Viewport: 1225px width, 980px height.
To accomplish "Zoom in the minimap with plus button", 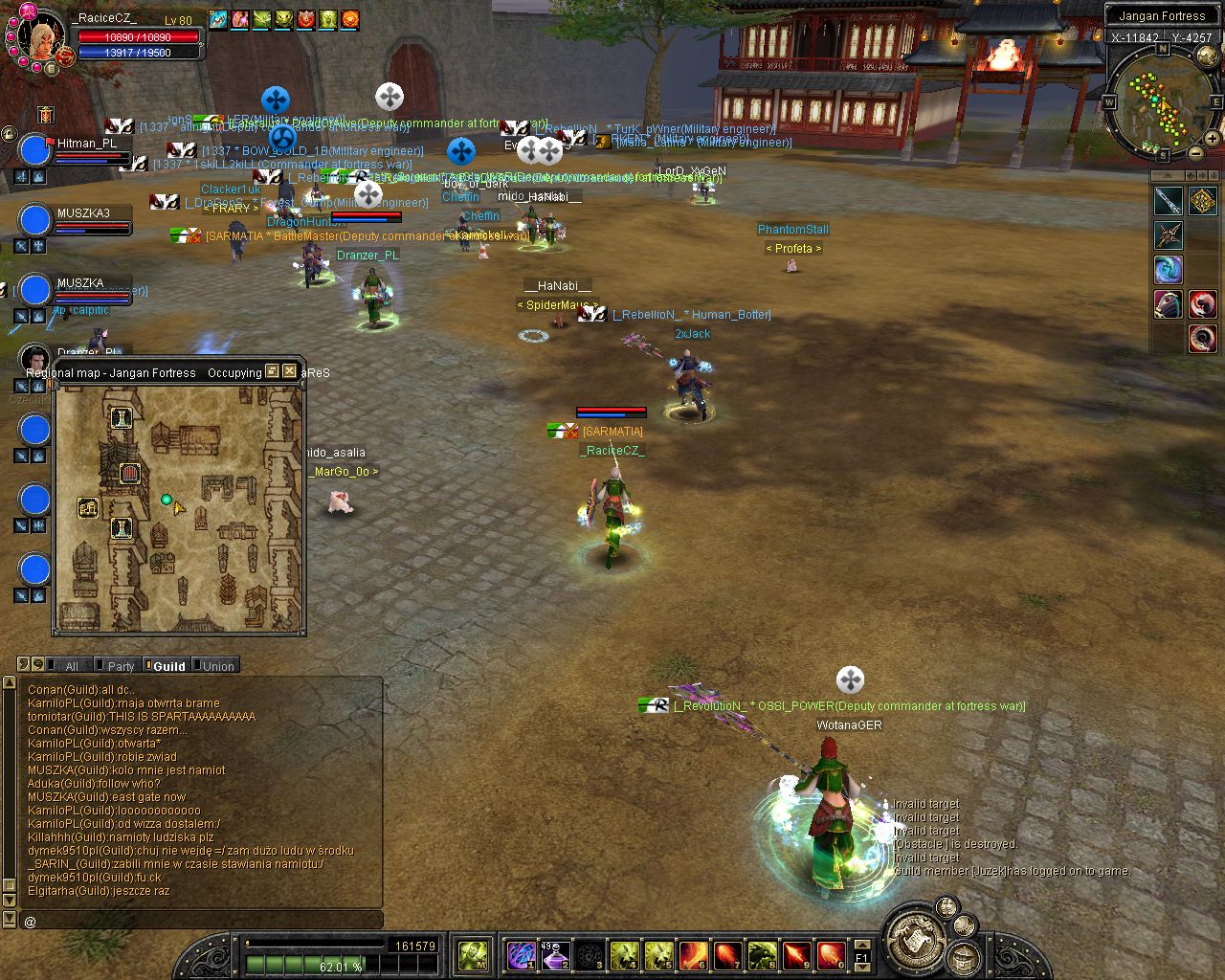I will [1212, 138].
